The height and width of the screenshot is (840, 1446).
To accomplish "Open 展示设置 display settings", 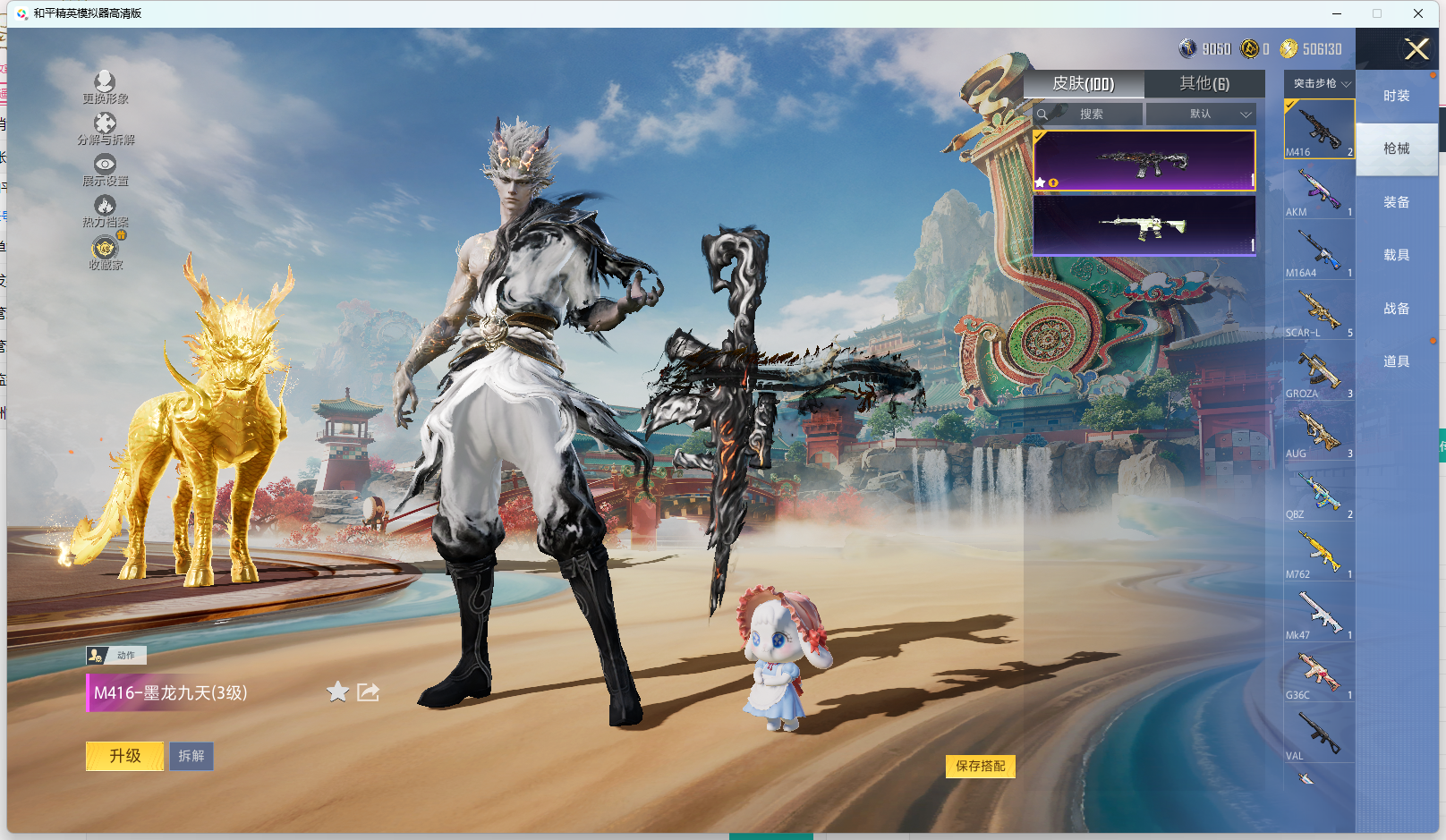I will point(105,169).
